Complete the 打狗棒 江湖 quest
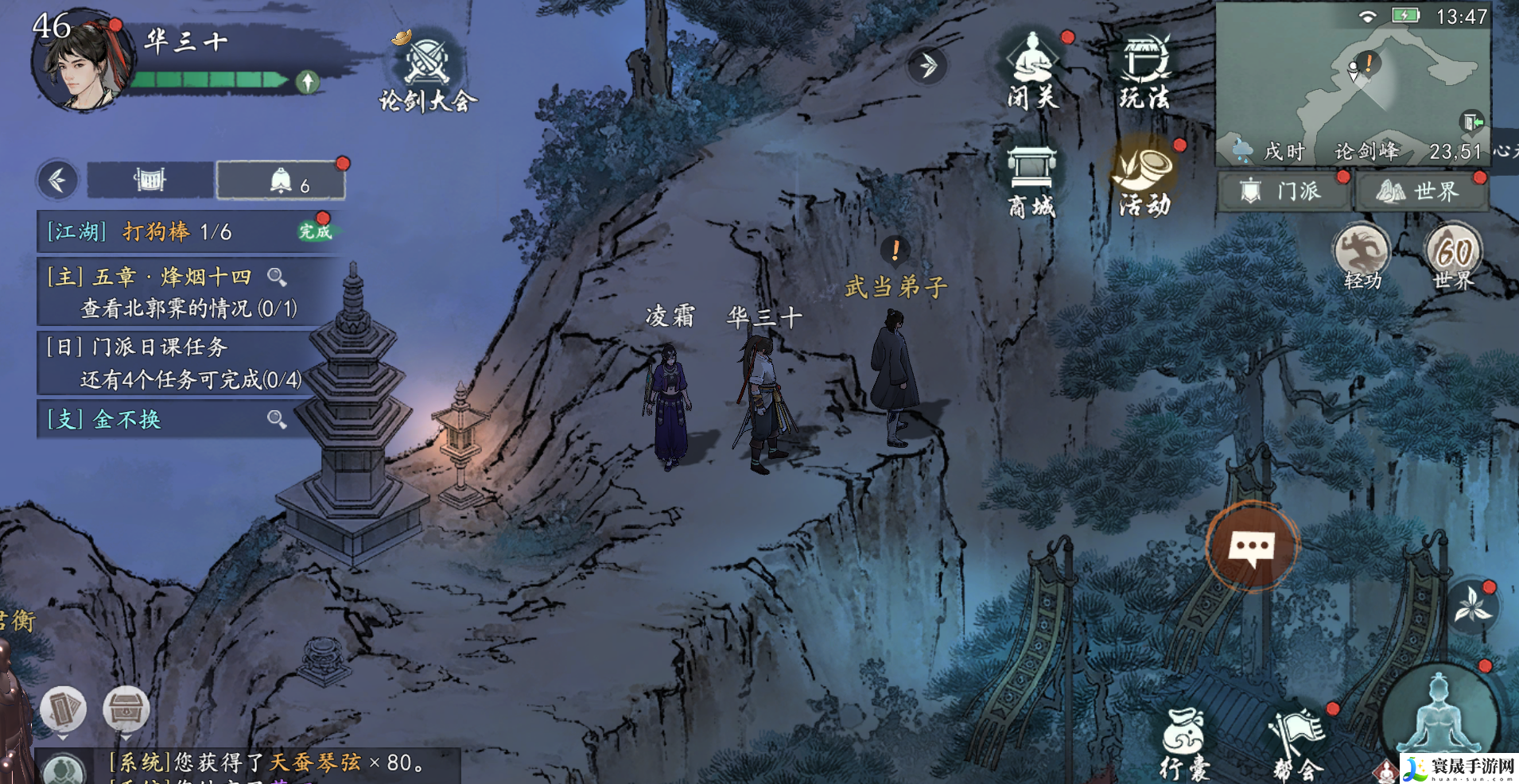1519x784 pixels. coord(315,231)
